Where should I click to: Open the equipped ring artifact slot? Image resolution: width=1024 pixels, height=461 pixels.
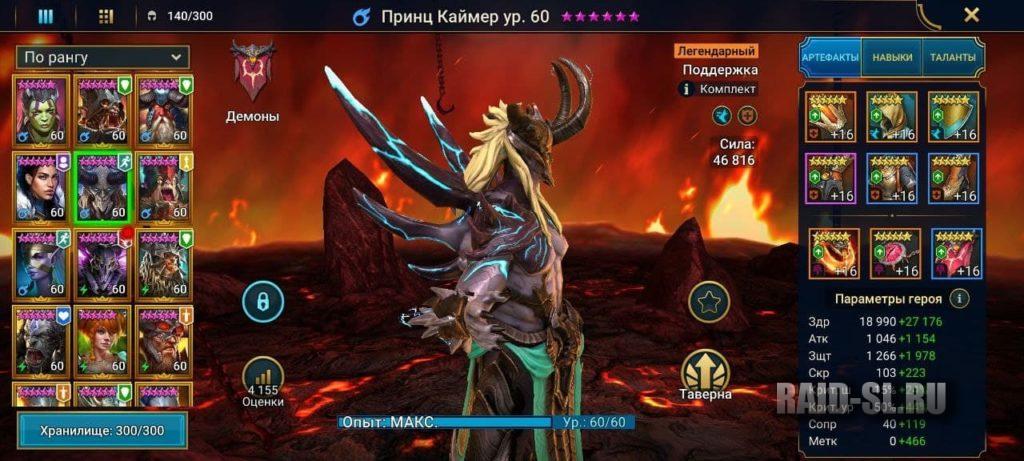832,253
